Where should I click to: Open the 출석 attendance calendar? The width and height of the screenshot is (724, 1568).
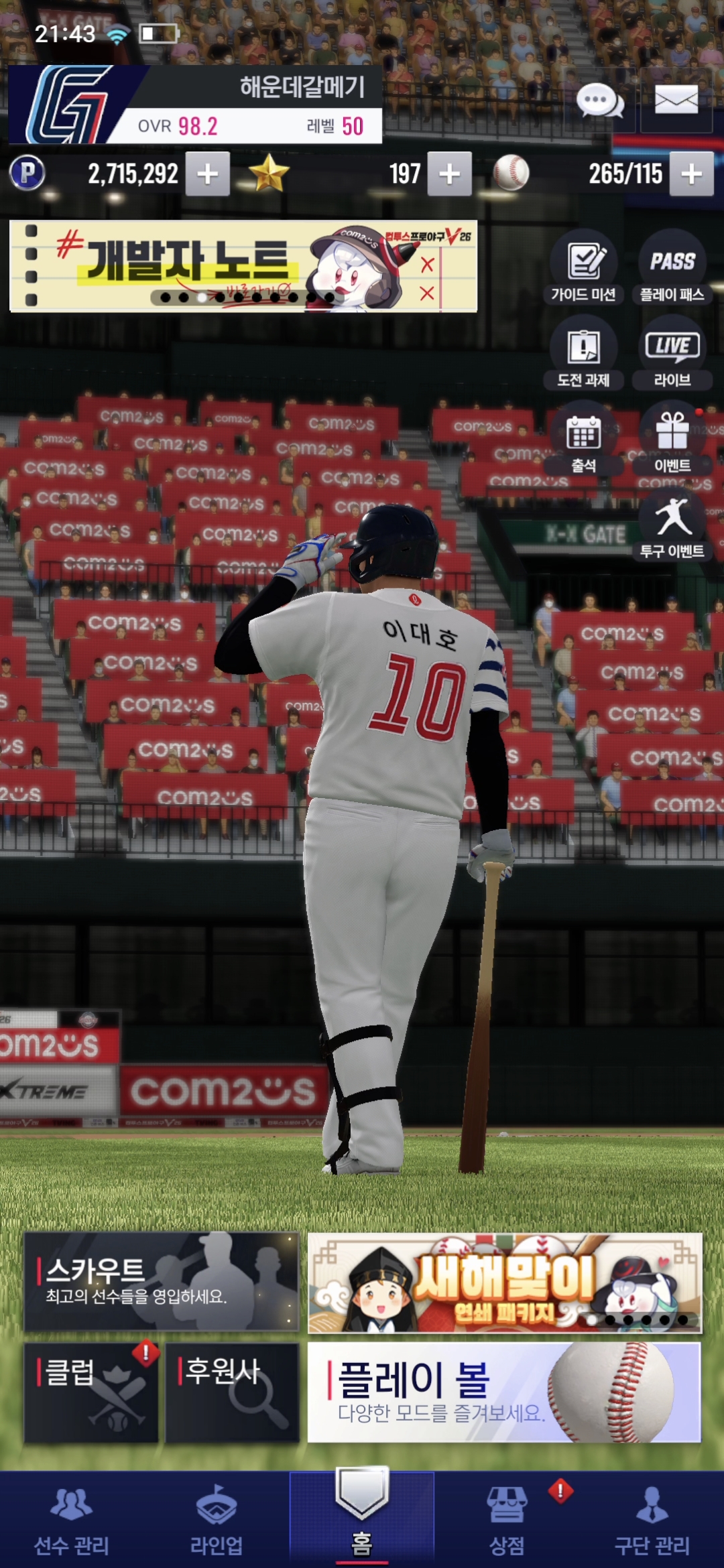tap(584, 439)
